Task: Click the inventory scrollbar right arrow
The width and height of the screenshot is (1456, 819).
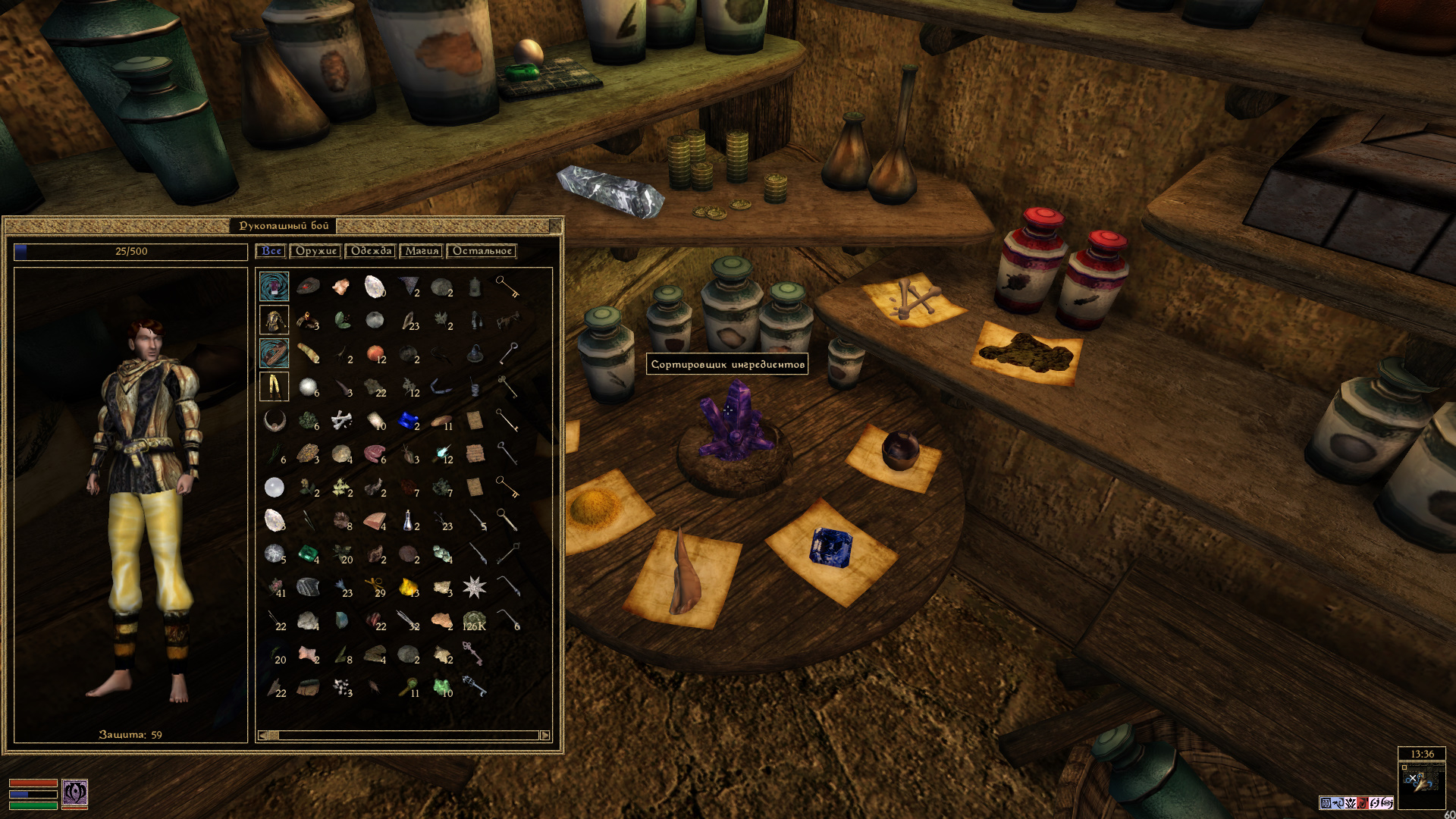Action: (544, 735)
